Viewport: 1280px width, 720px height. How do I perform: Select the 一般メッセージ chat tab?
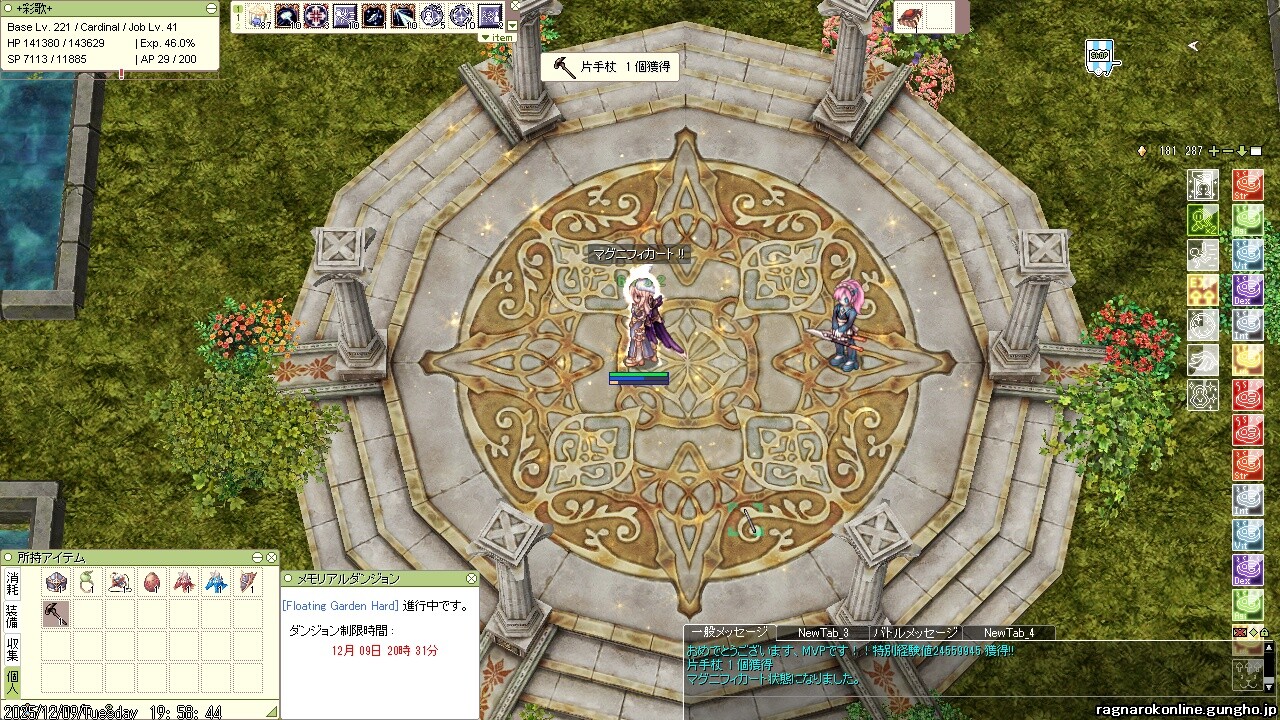pyautogui.click(x=729, y=632)
